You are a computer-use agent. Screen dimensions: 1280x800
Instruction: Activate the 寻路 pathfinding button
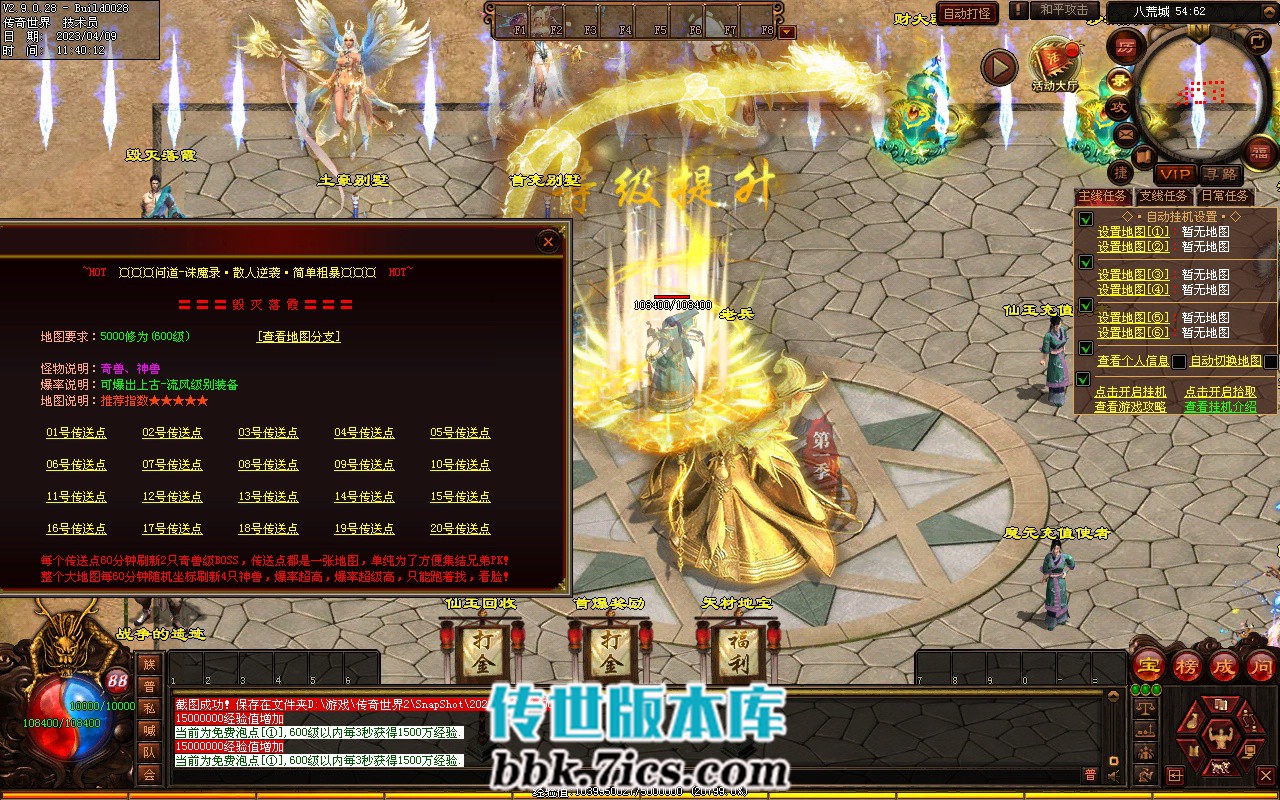[1219, 174]
